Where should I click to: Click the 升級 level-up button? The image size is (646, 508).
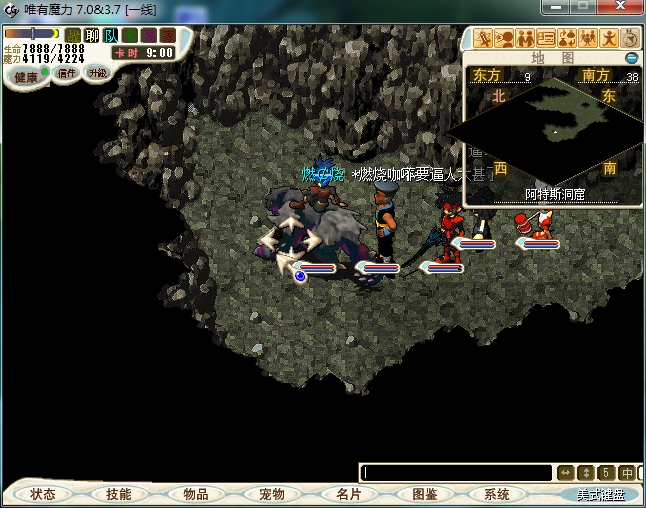tap(97, 73)
